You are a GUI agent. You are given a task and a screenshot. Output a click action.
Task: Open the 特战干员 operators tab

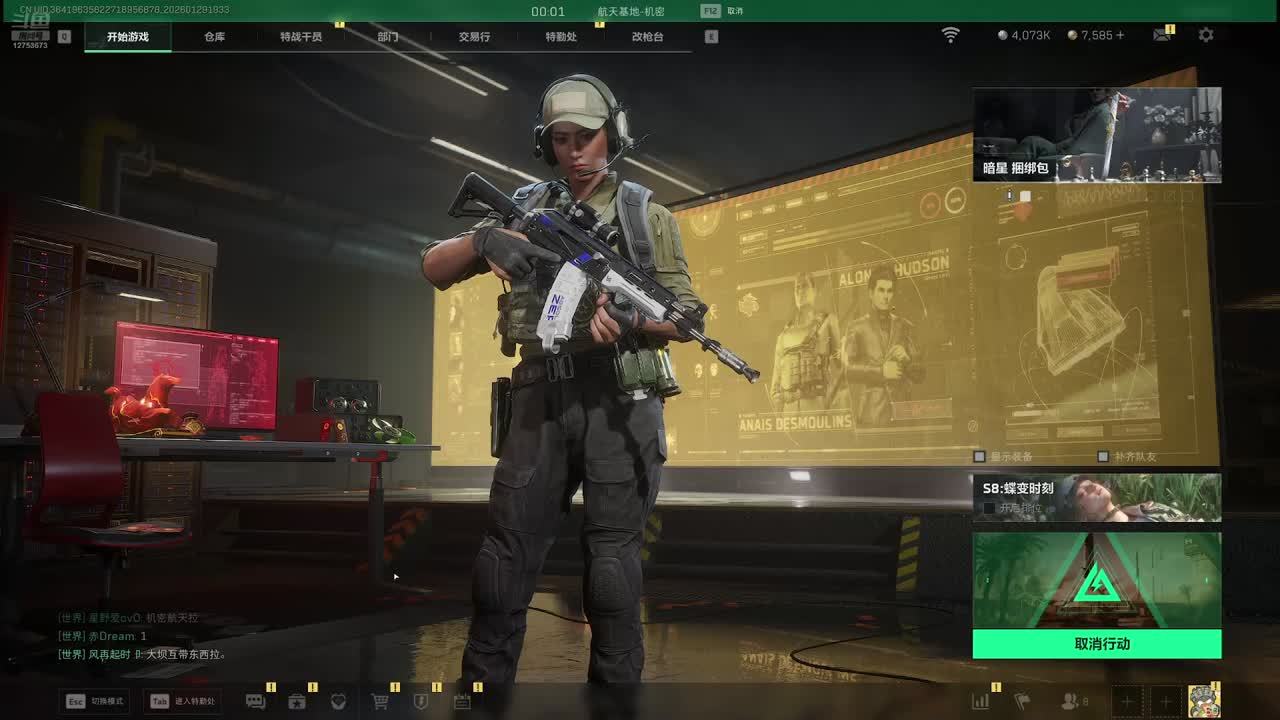pyautogui.click(x=301, y=37)
